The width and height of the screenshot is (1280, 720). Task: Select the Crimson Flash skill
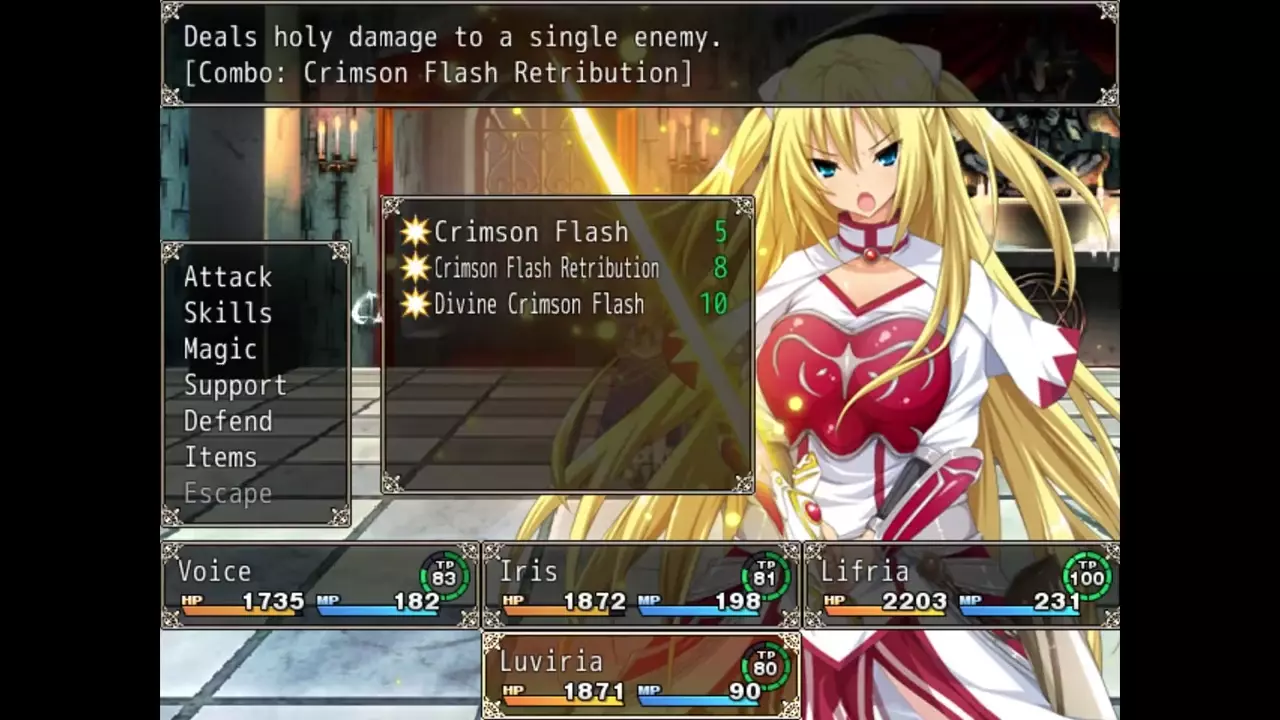coord(531,232)
